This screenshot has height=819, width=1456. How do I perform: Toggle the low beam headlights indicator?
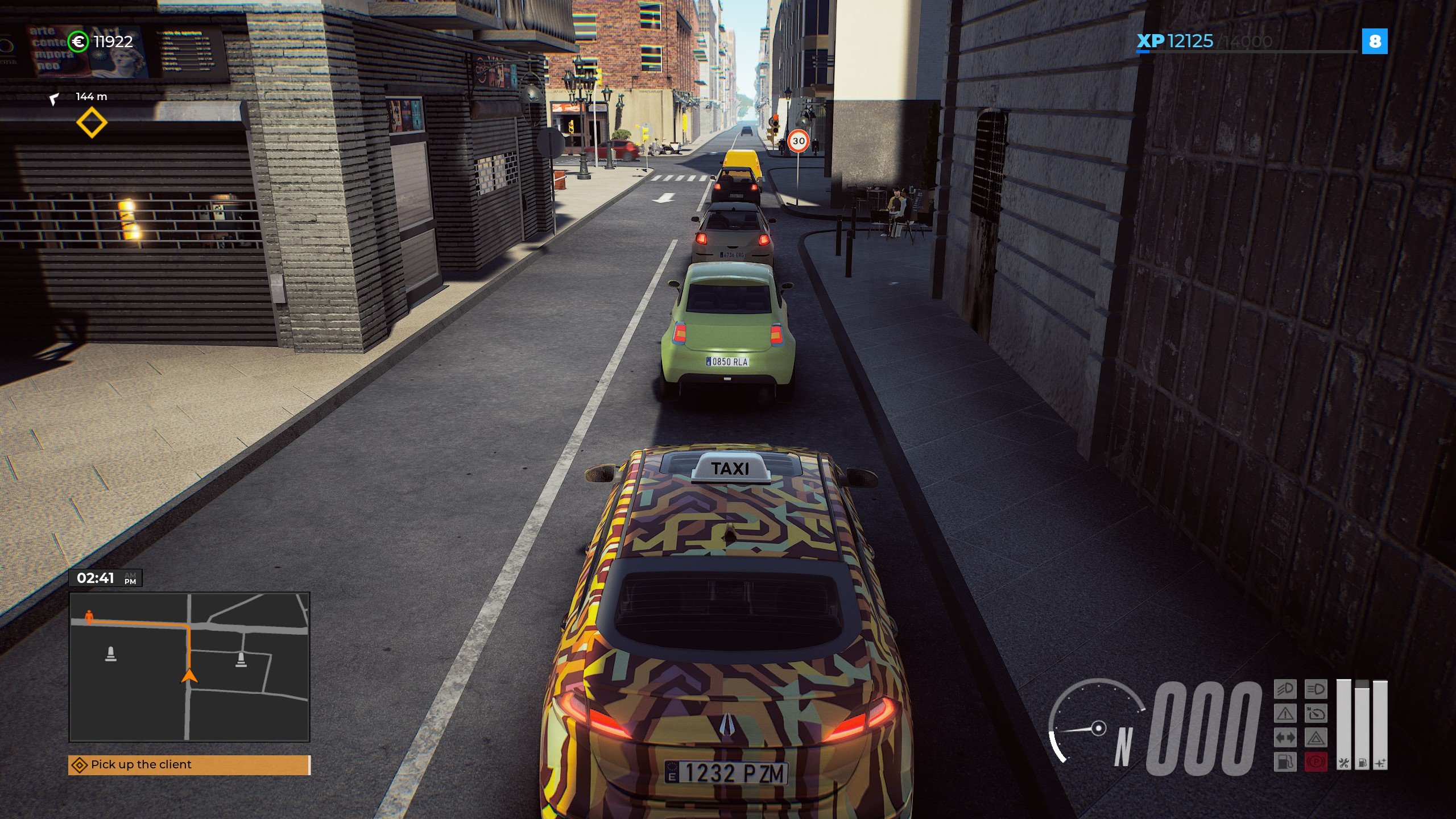1285,689
